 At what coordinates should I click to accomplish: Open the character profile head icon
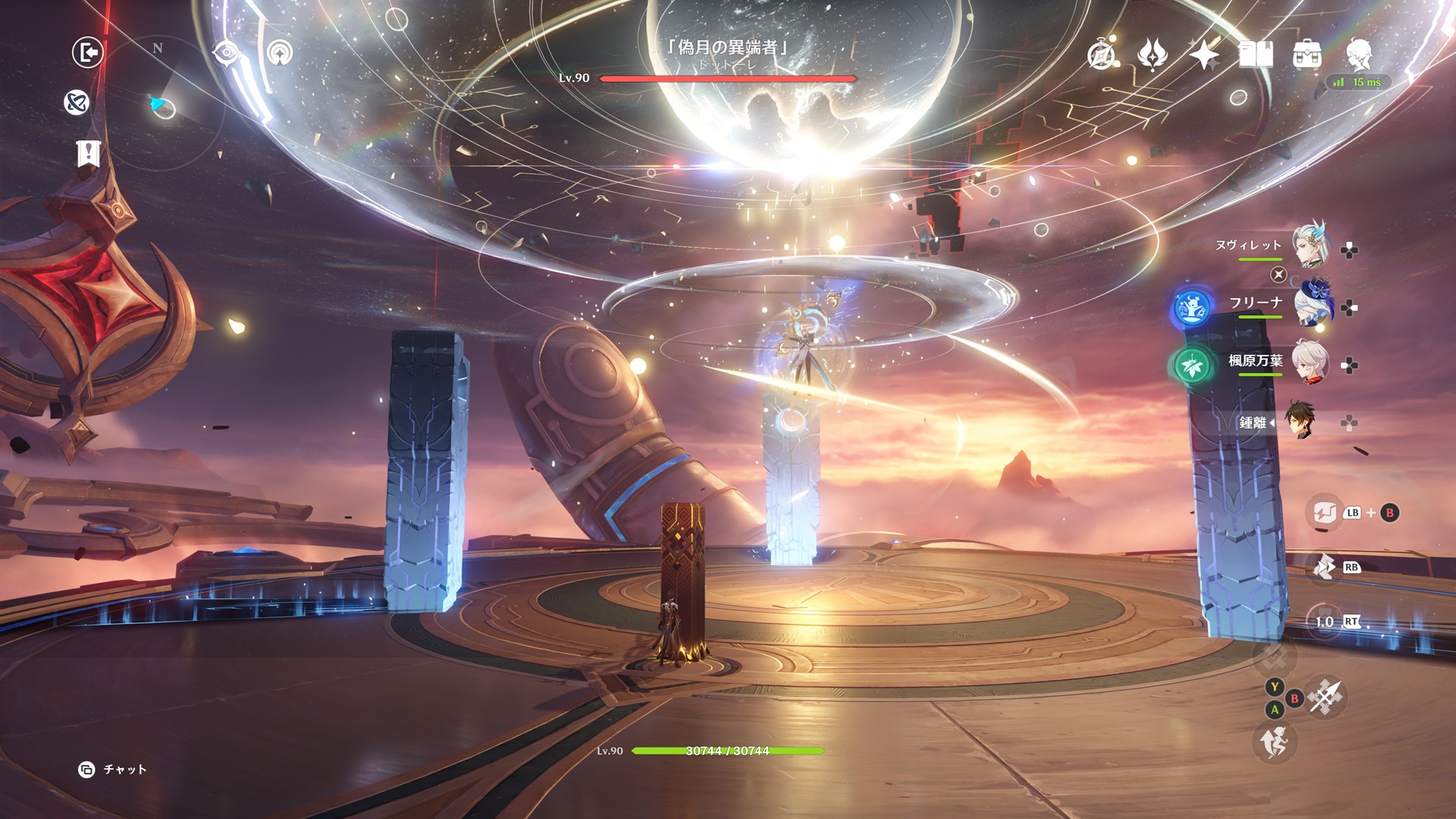point(1358,55)
